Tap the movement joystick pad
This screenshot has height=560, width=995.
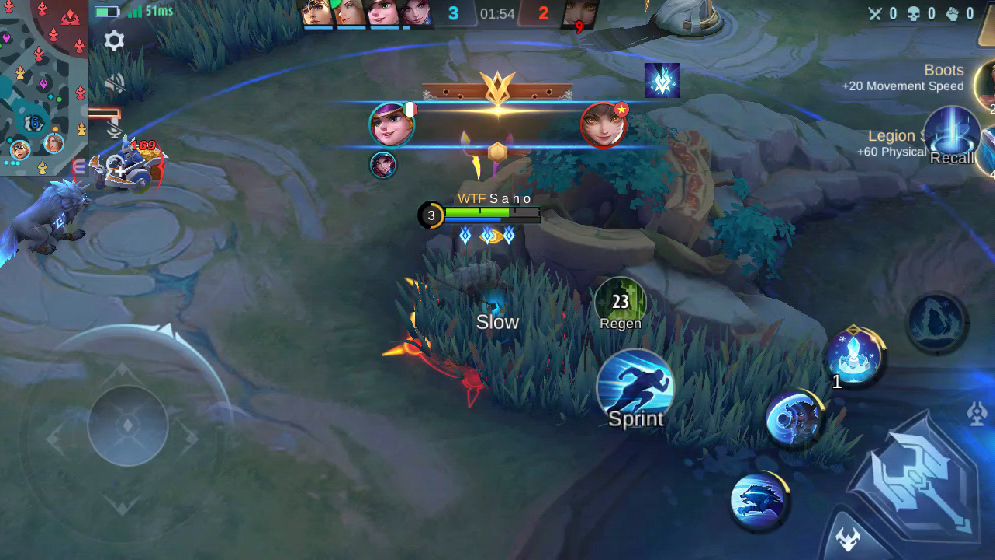127,427
